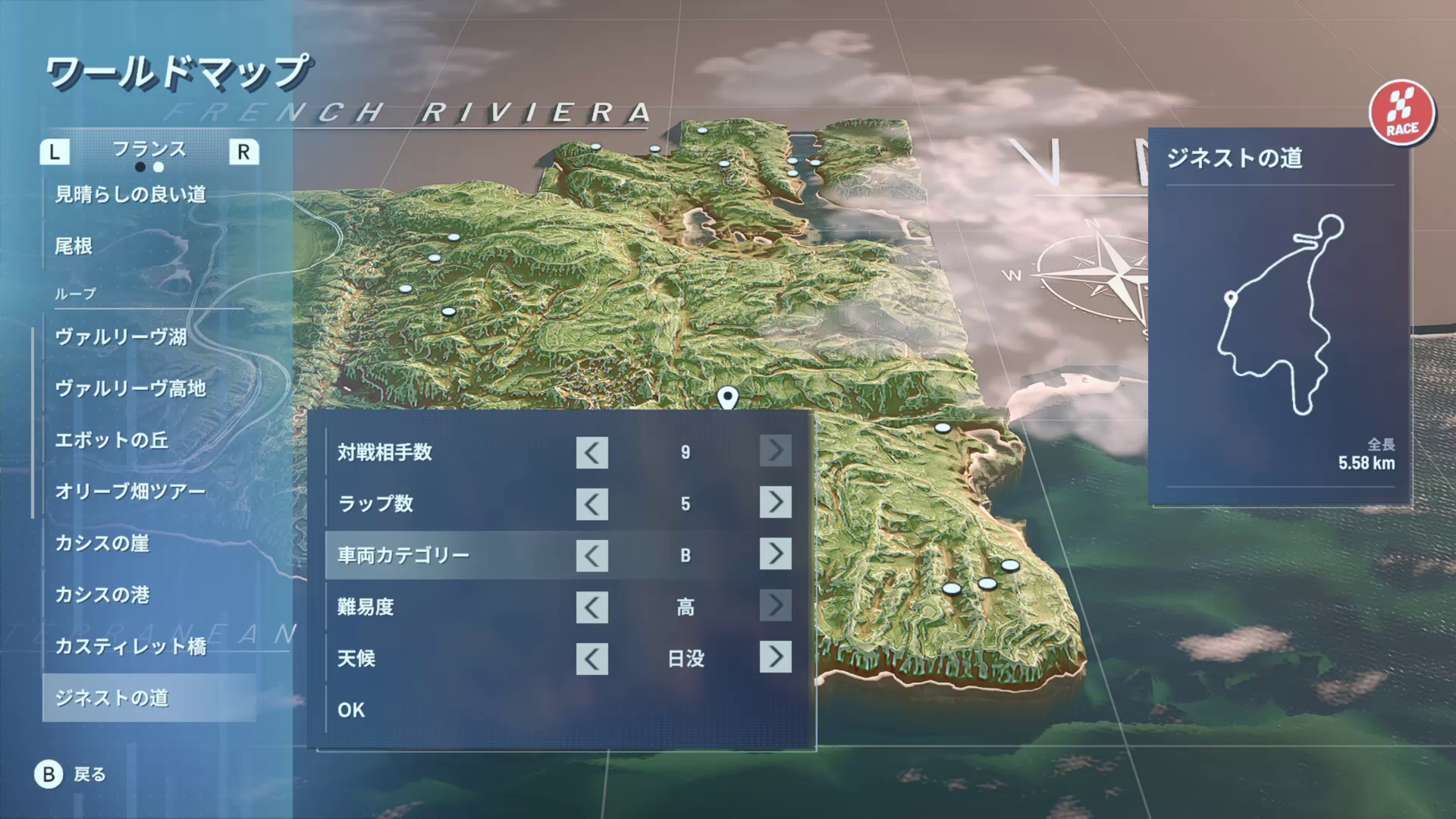
Task: Select the ヴァルリーヴ湖 loop
Action: pos(121,337)
